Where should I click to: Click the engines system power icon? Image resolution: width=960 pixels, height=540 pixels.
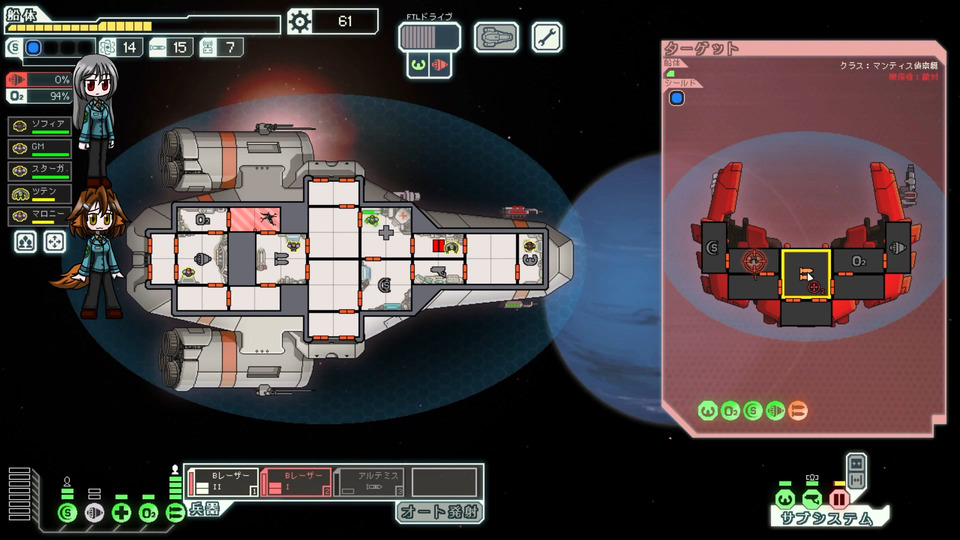(x=94, y=513)
